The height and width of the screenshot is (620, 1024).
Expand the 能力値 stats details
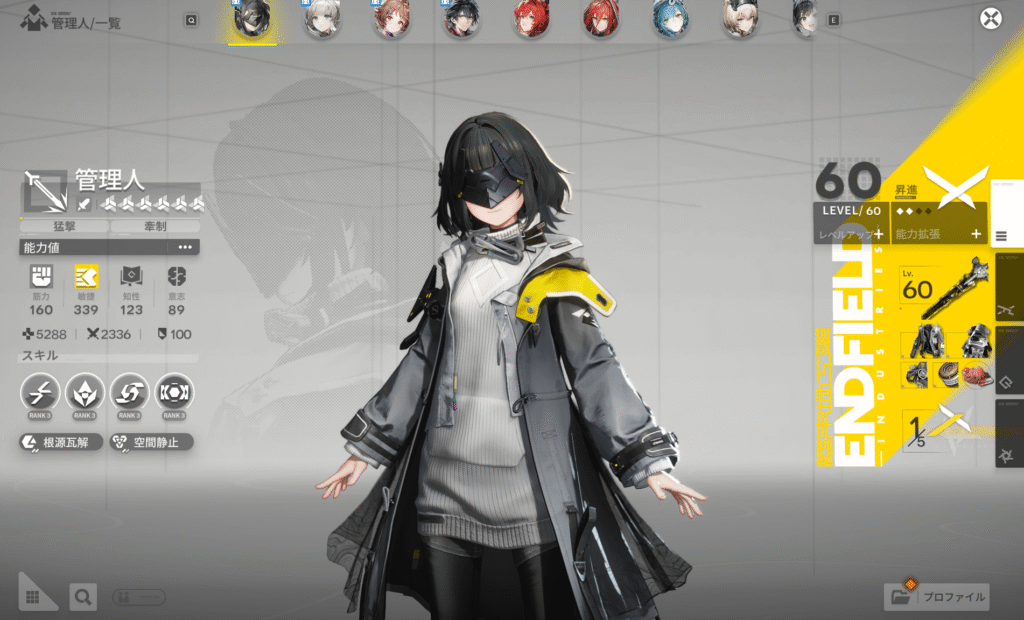[185, 247]
